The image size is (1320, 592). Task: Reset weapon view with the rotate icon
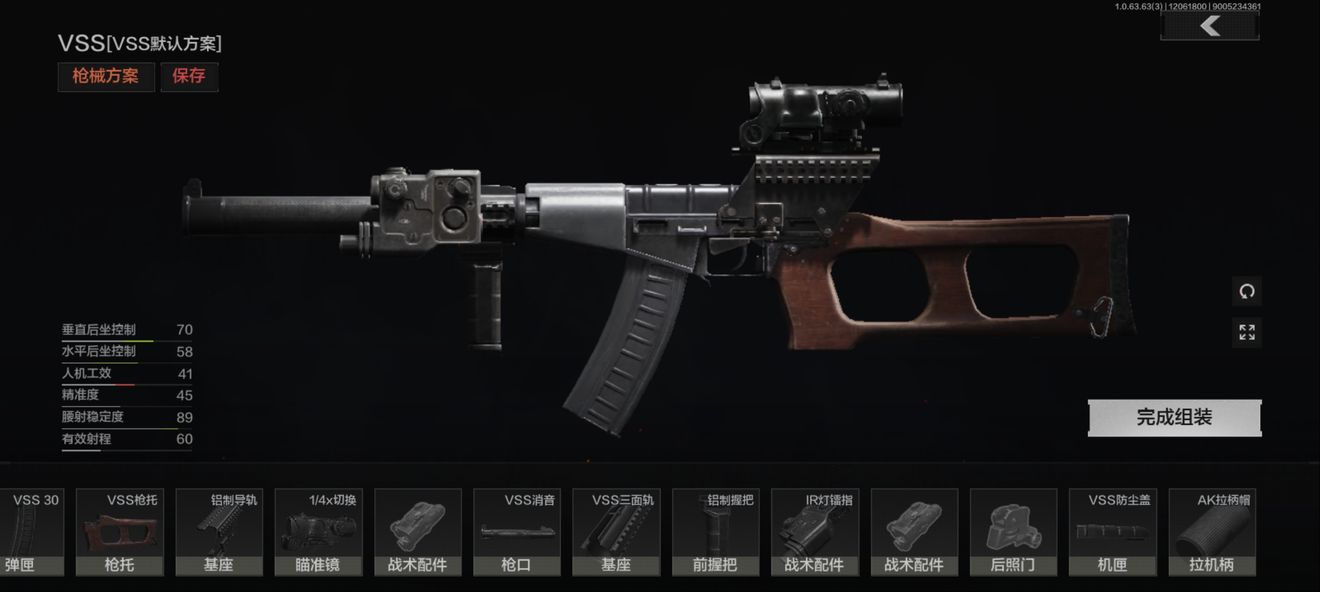[1247, 292]
